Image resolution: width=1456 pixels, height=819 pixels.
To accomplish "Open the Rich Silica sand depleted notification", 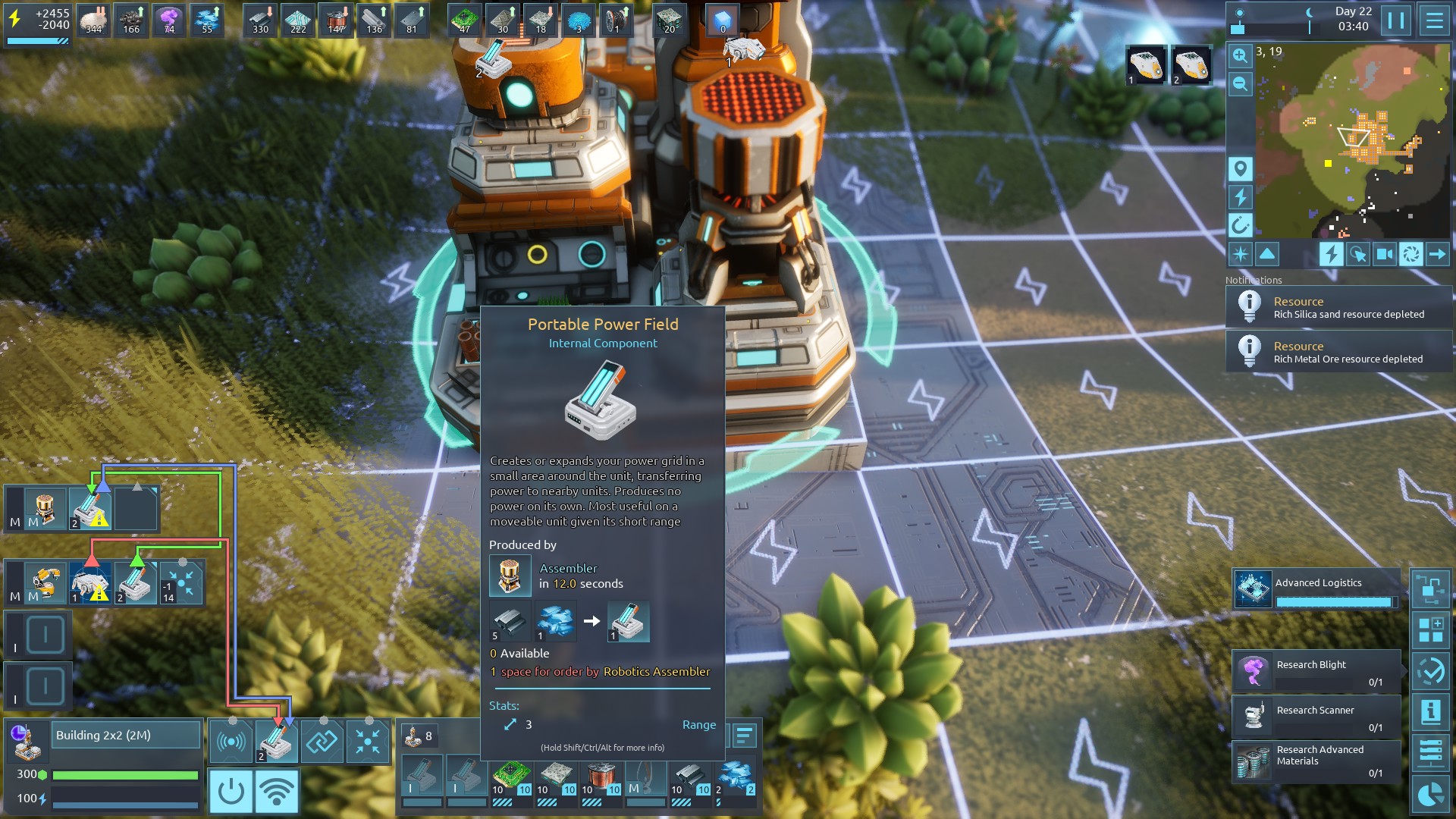I will (1338, 307).
